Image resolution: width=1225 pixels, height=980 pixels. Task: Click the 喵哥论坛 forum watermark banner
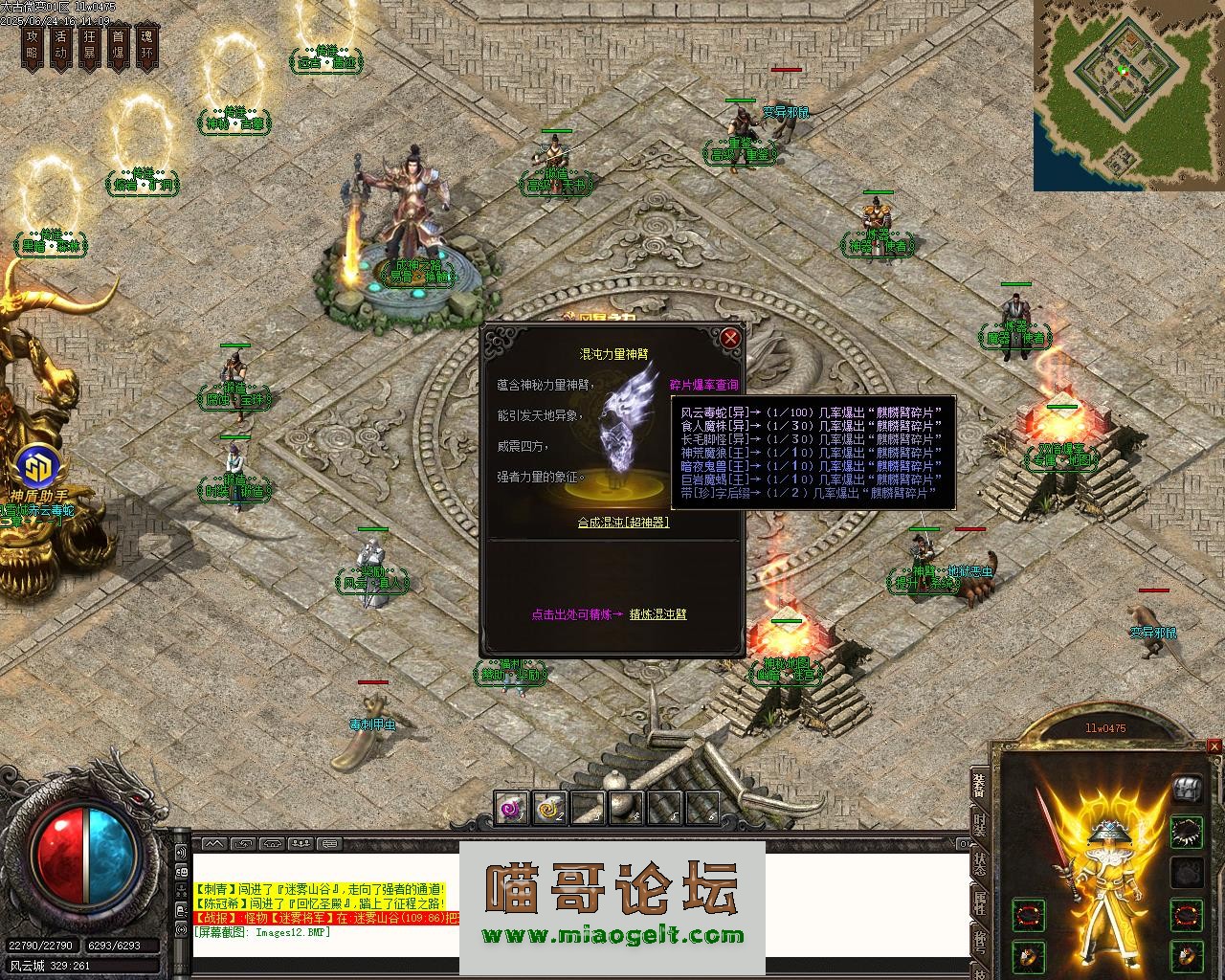coord(612,906)
